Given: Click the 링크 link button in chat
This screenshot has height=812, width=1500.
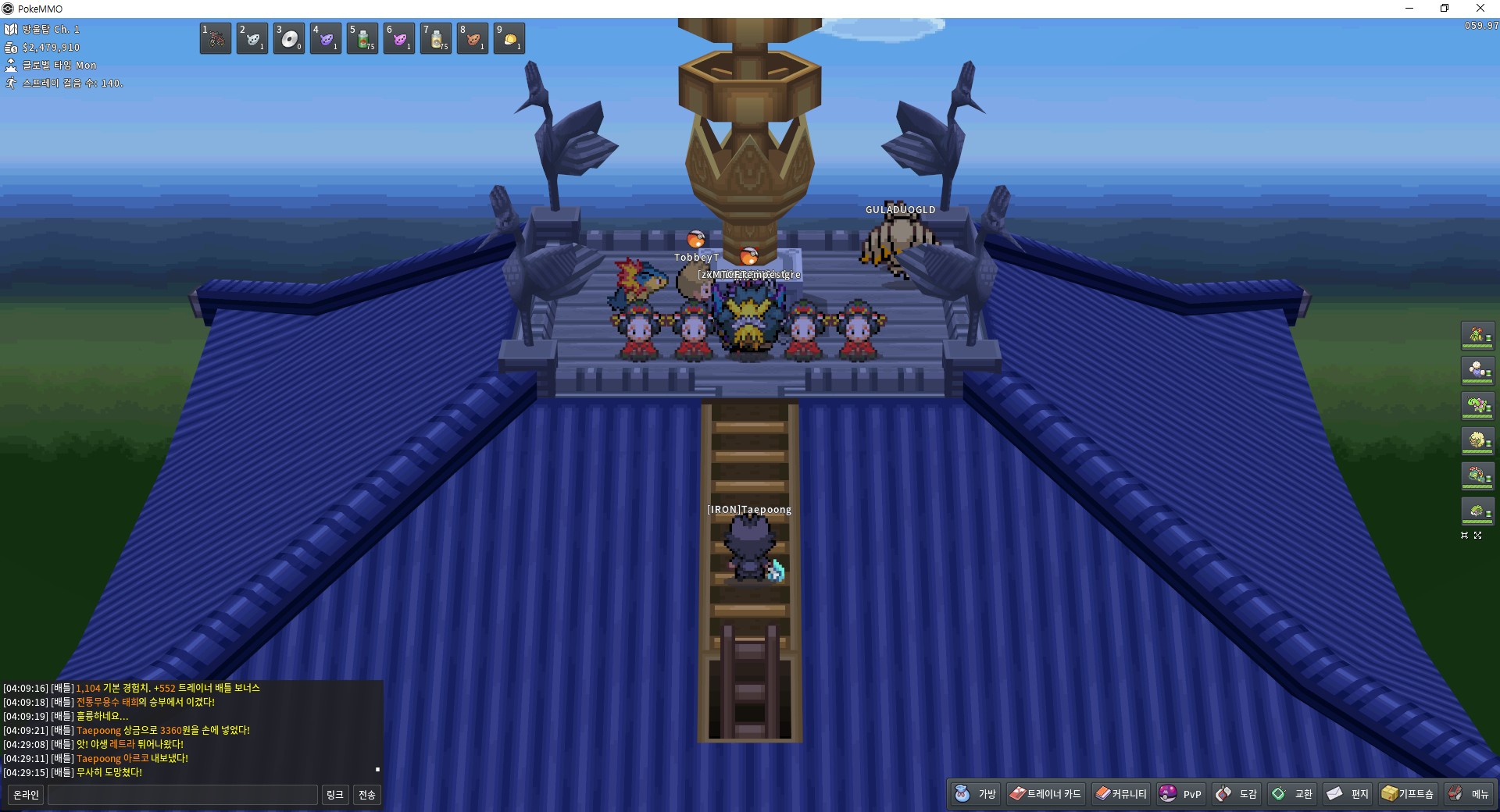Looking at the screenshot, I should click(334, 795).
